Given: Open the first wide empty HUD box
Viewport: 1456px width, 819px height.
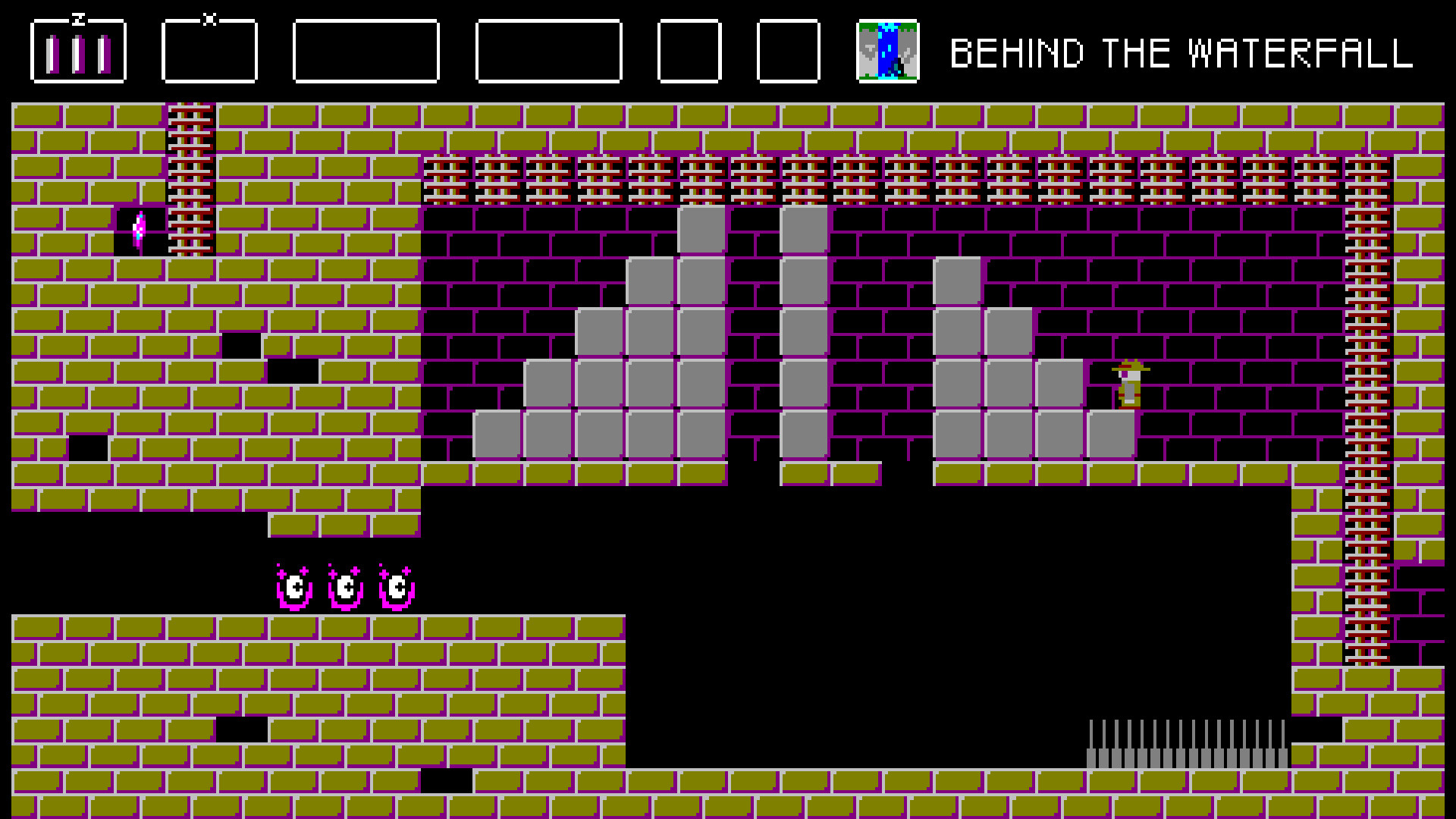Looking at the screenshot, I should click(x=367, y=52).
